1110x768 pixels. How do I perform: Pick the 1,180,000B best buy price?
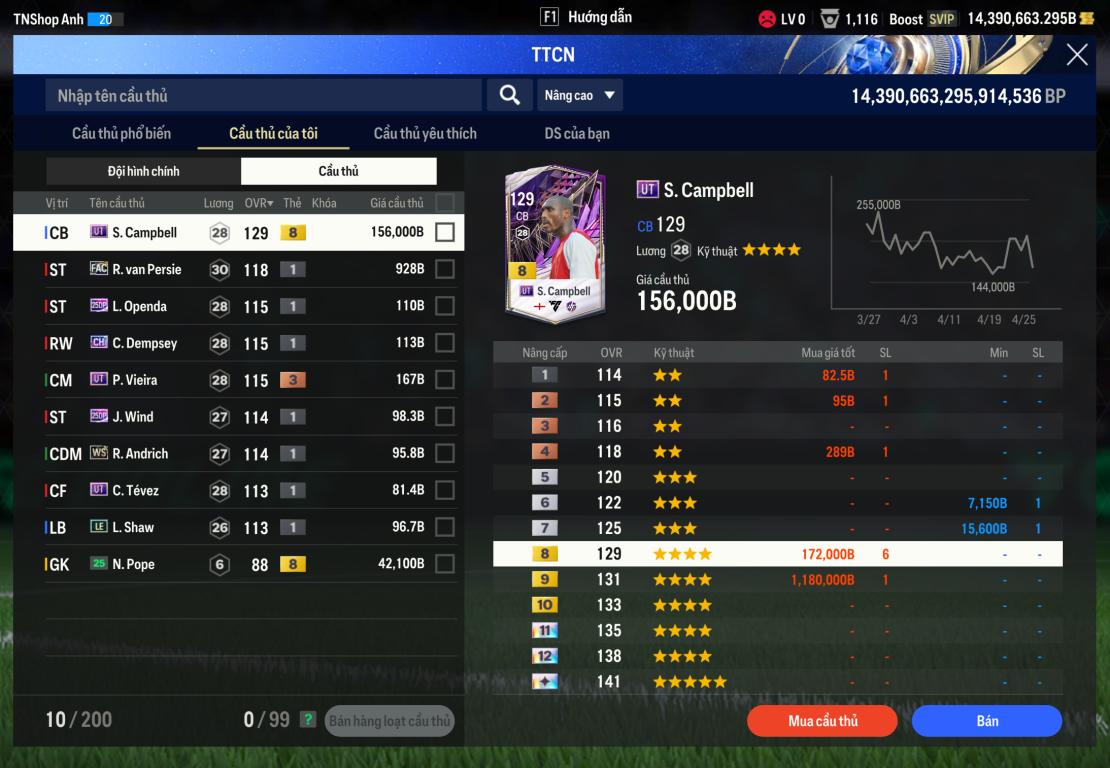tap(822, 579)
